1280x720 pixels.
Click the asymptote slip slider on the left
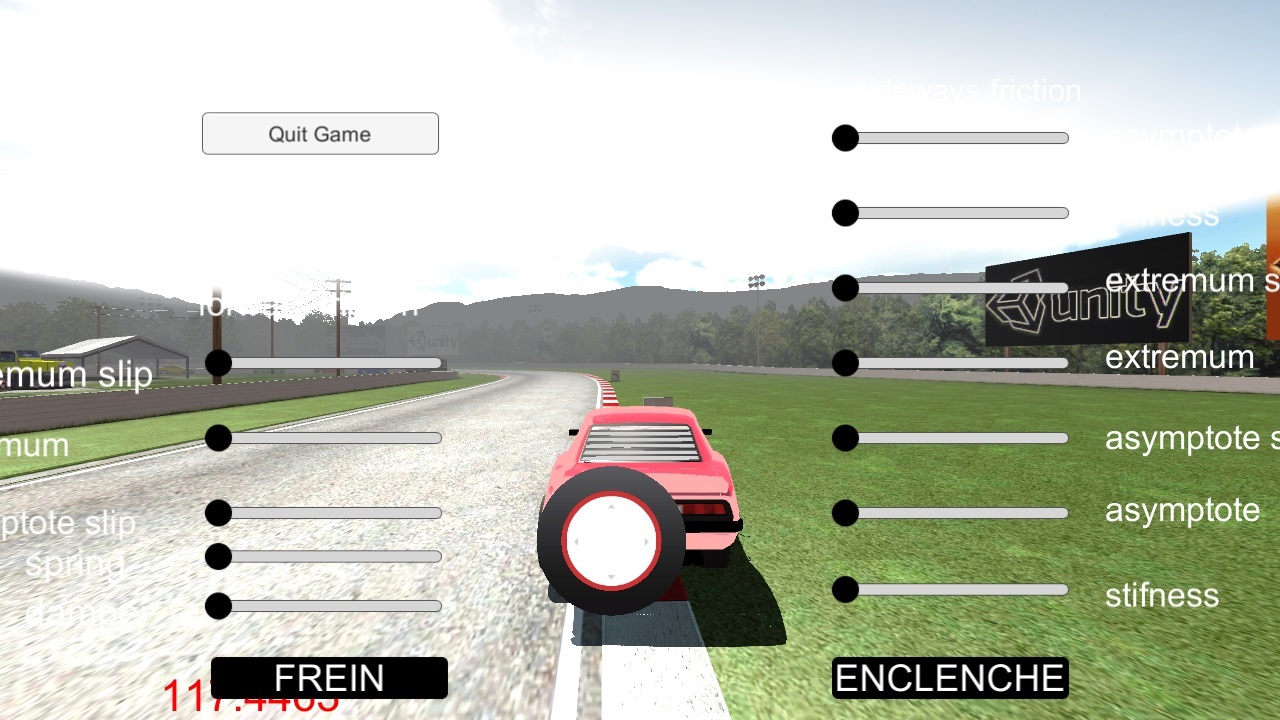tap(218, 513)
